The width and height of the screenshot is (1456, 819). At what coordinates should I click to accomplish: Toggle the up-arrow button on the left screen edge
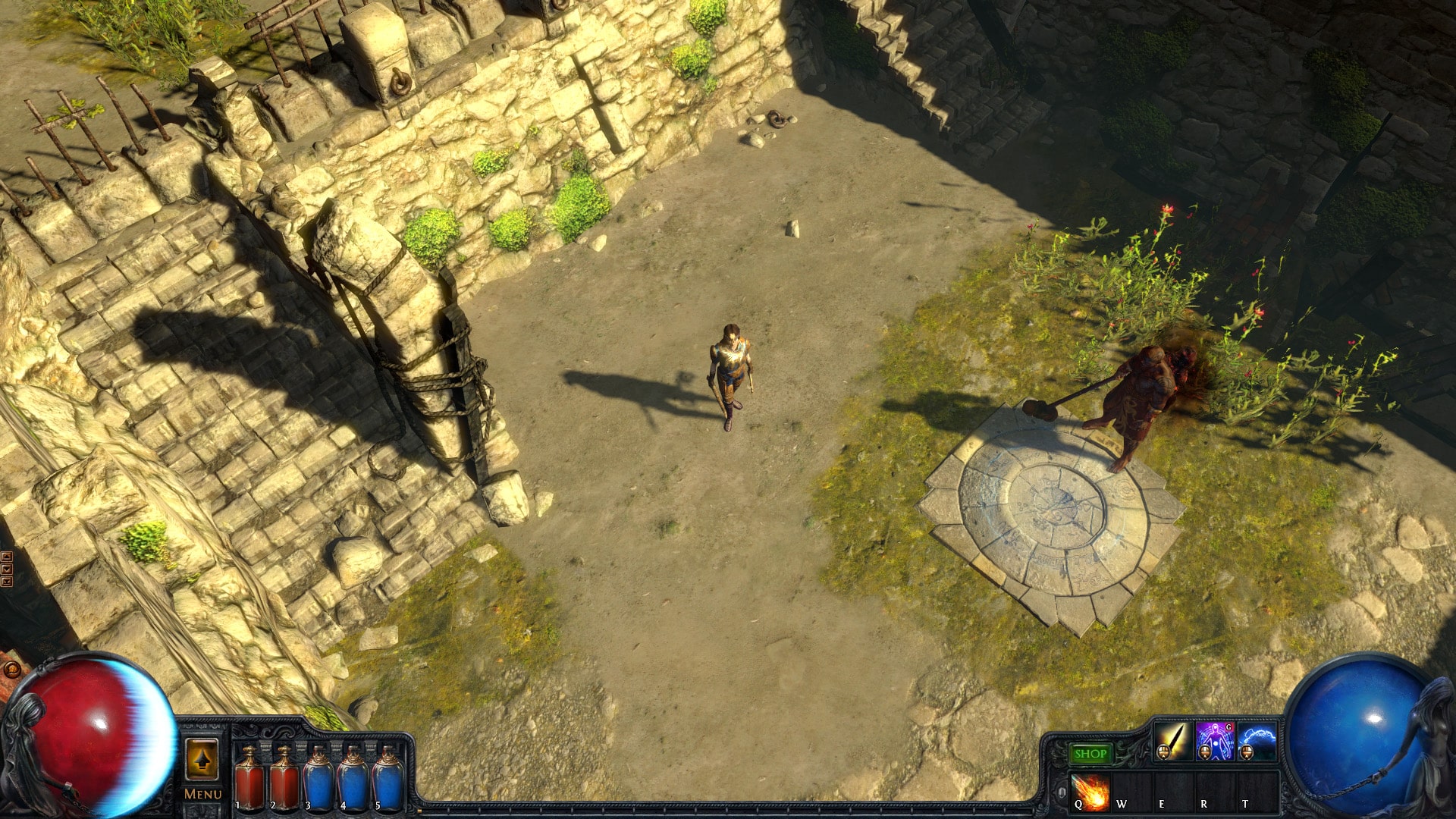(x=6, y=557)
